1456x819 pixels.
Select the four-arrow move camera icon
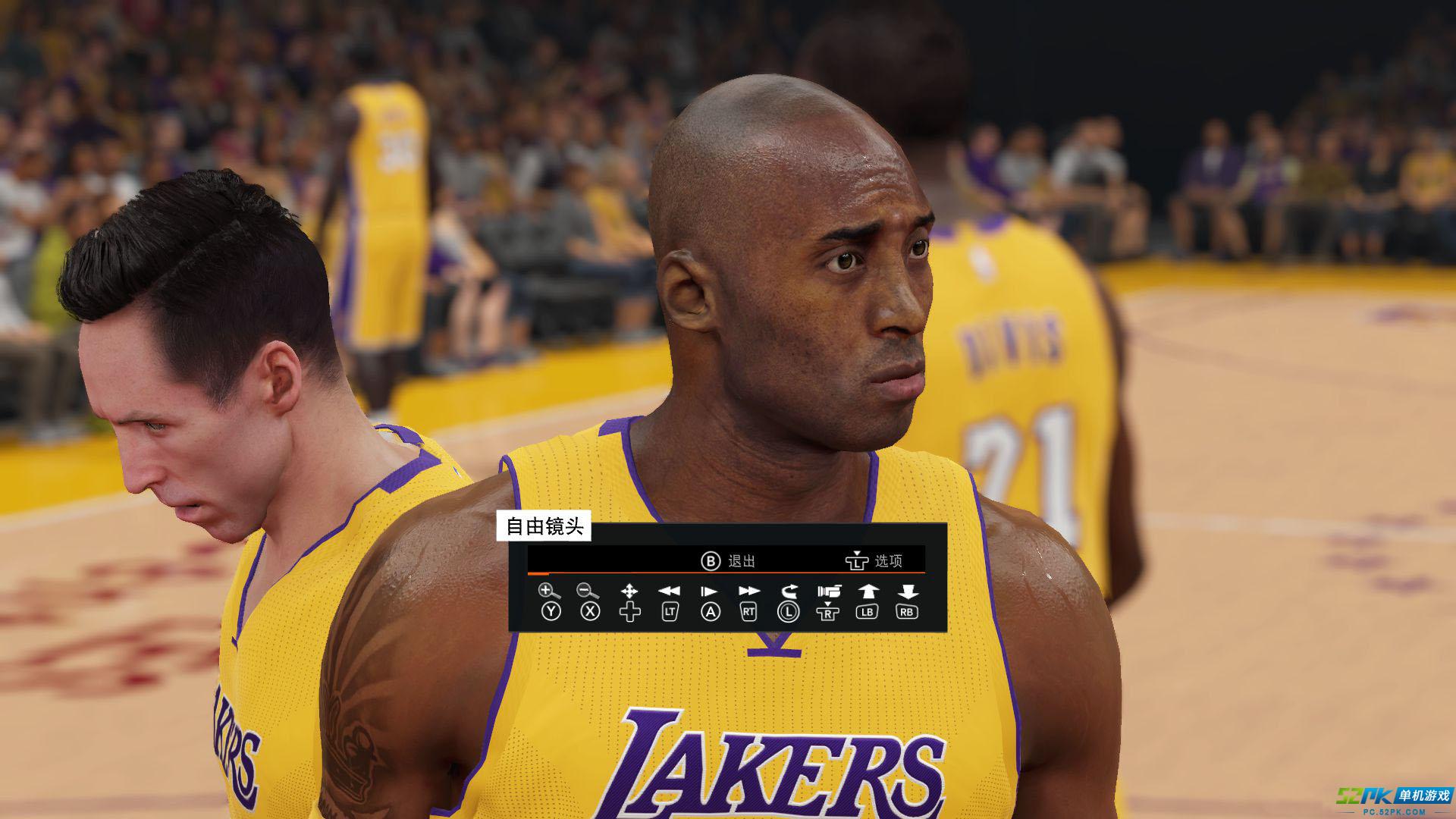coord(629,591)
